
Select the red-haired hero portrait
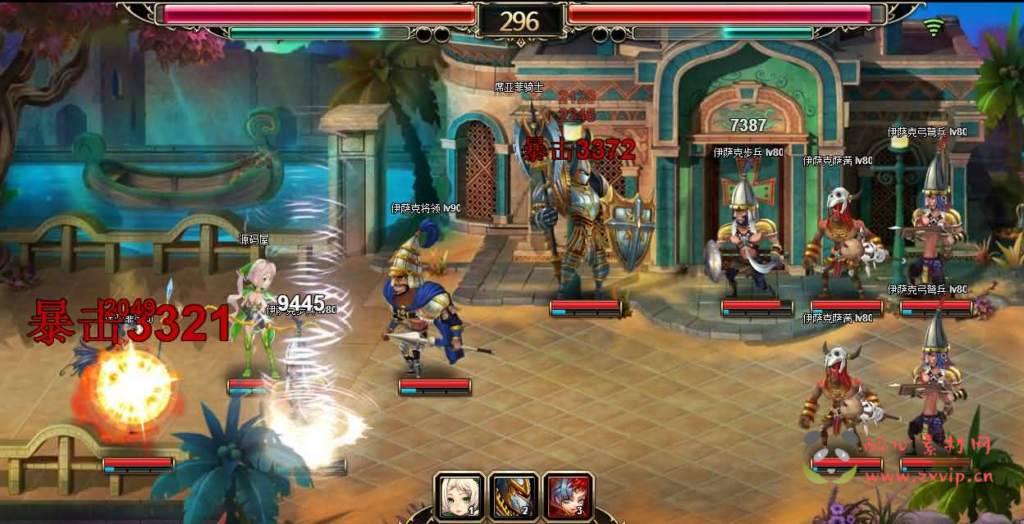569,496
